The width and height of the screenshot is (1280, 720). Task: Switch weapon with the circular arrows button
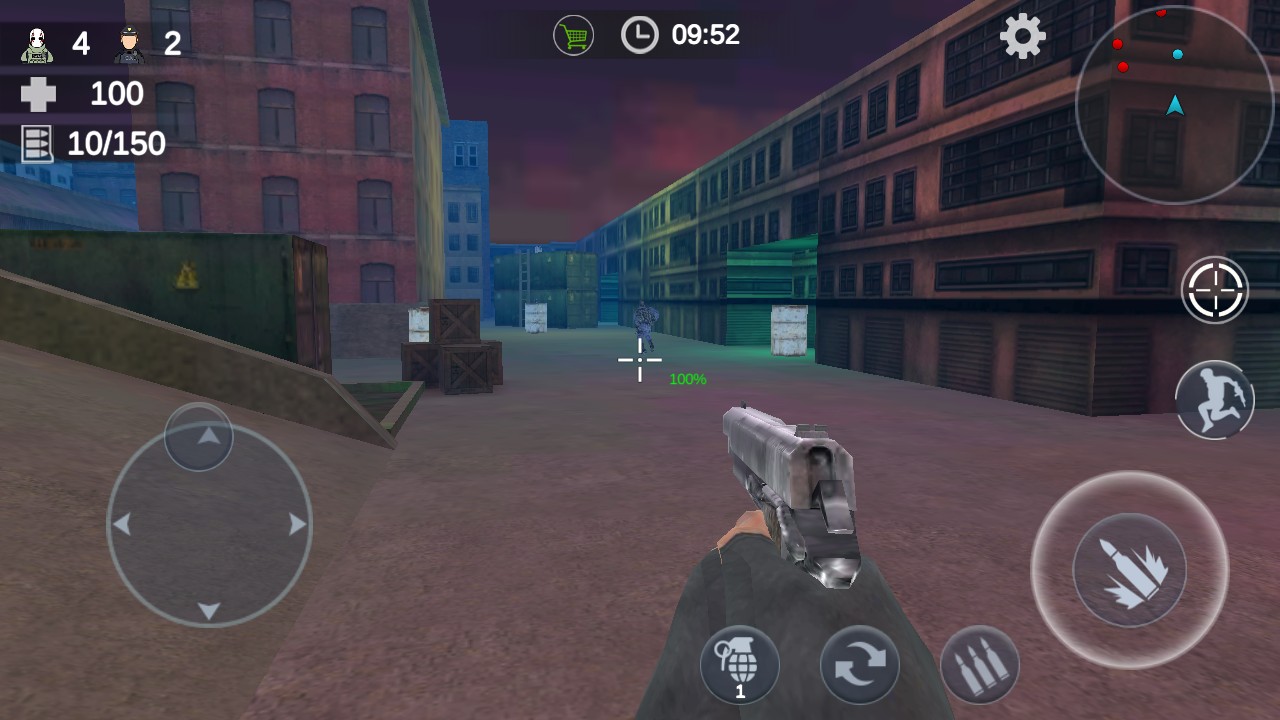[859, 665]
